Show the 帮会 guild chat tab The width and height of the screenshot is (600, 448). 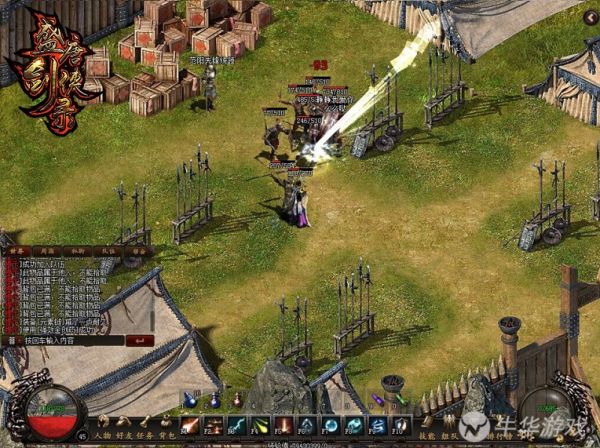tap(136, 251)
